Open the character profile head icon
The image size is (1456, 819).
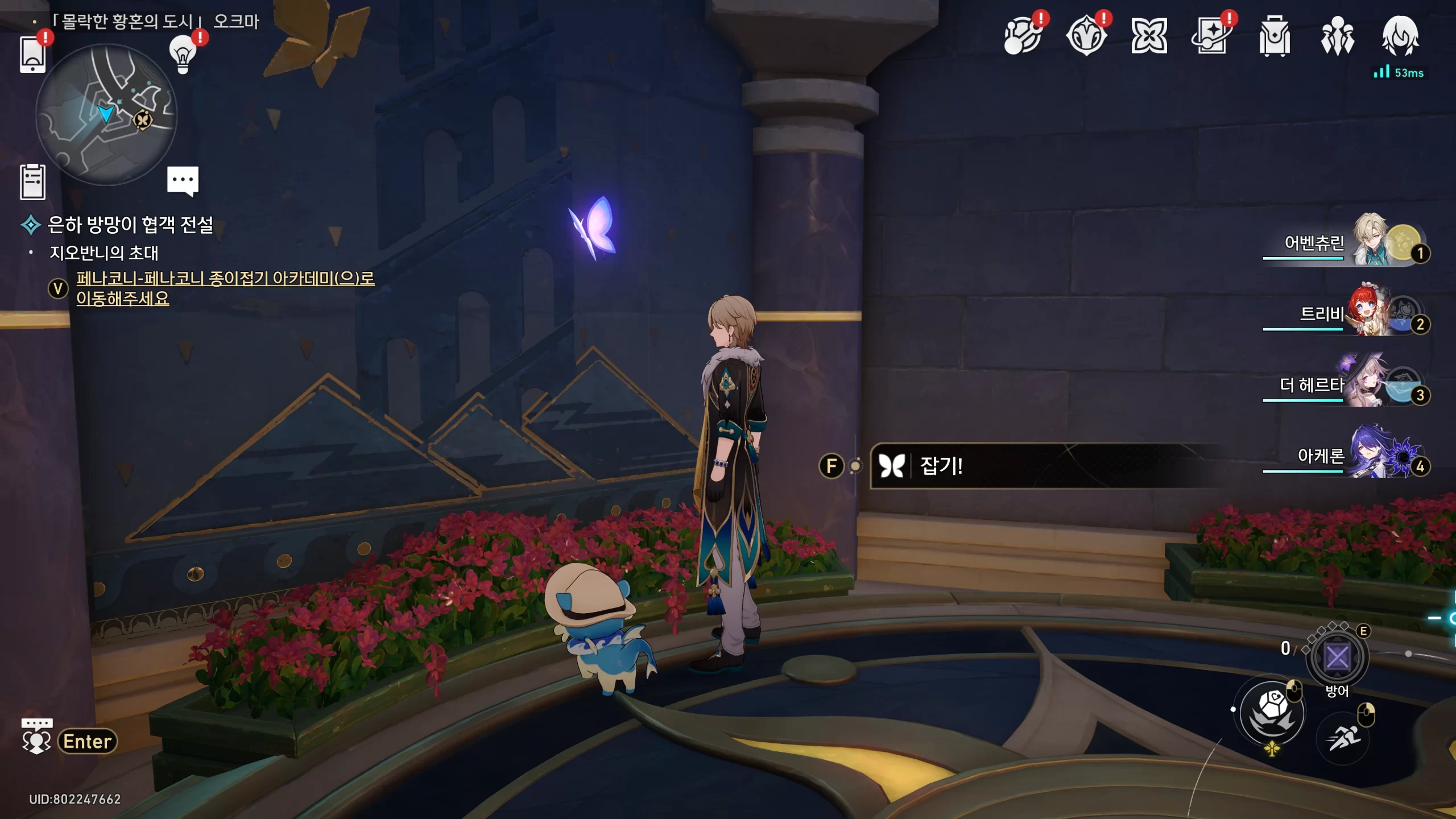pyautogui.click(x=1400, y=36)
